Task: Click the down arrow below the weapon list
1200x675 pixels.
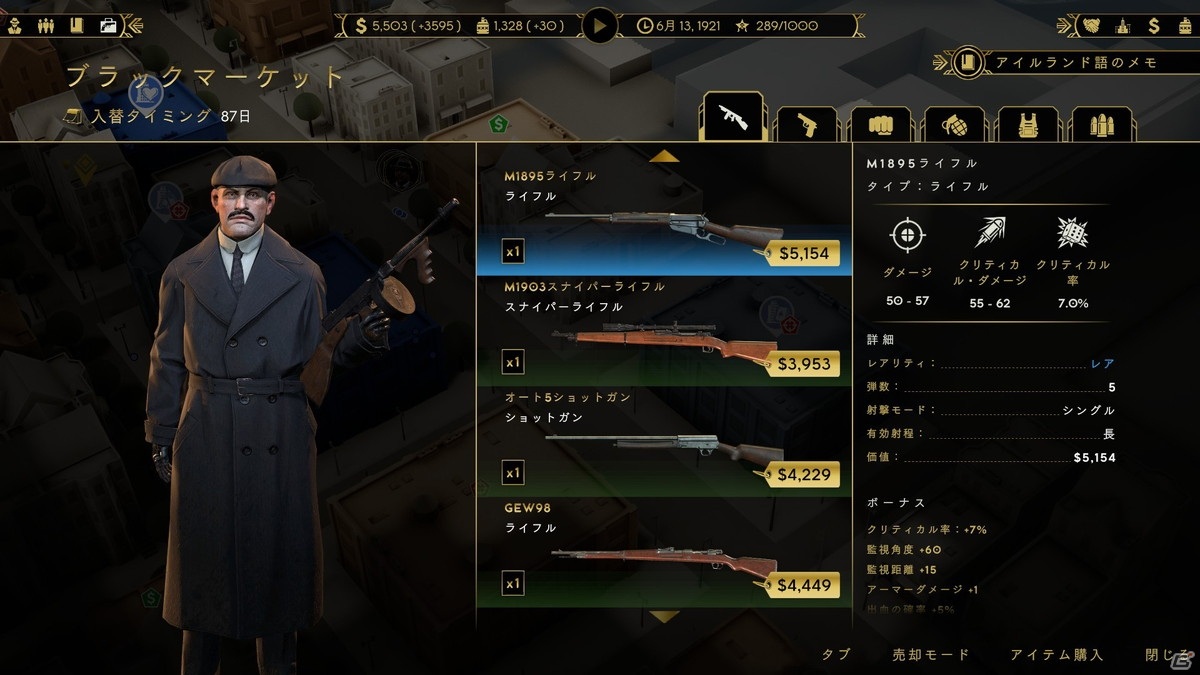Action: click(x=664, y=617)
